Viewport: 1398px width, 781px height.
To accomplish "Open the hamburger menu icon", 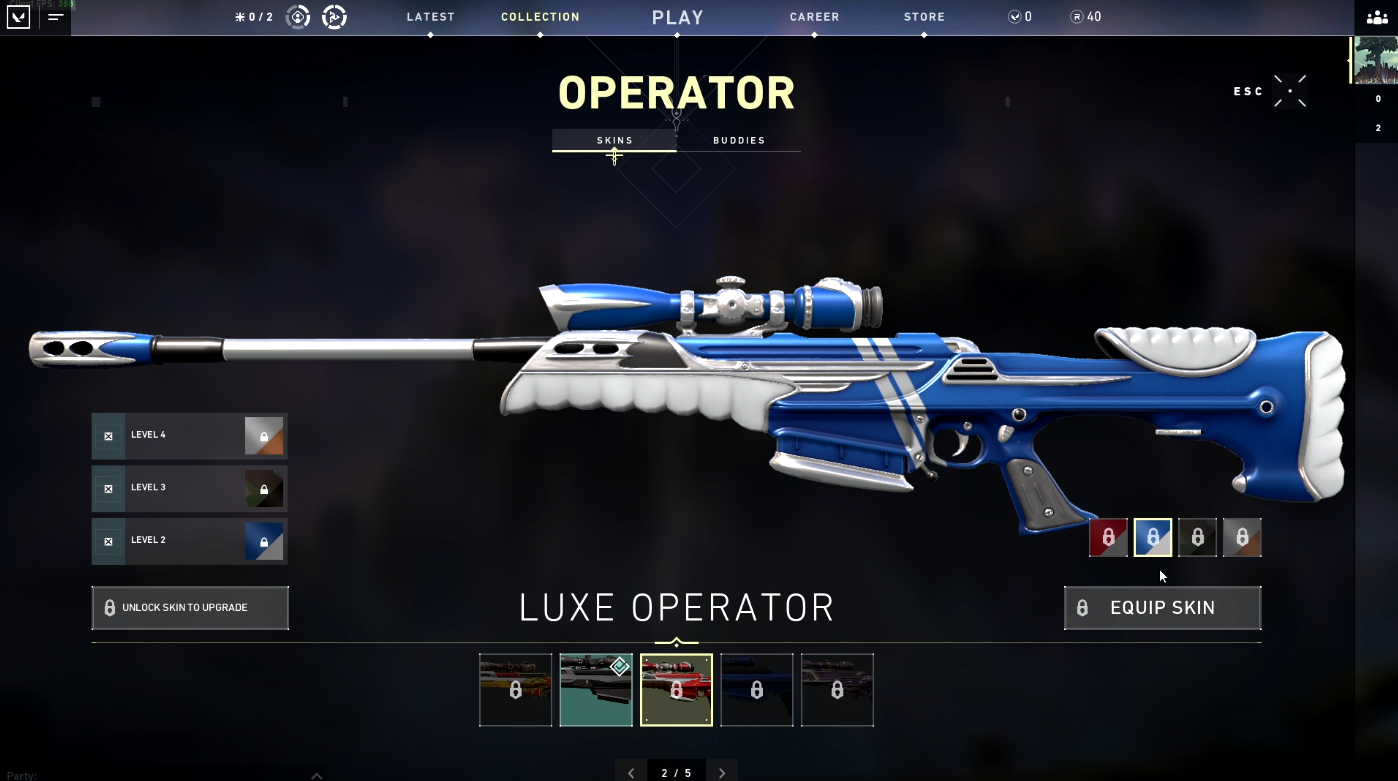I will coord(56,17).
